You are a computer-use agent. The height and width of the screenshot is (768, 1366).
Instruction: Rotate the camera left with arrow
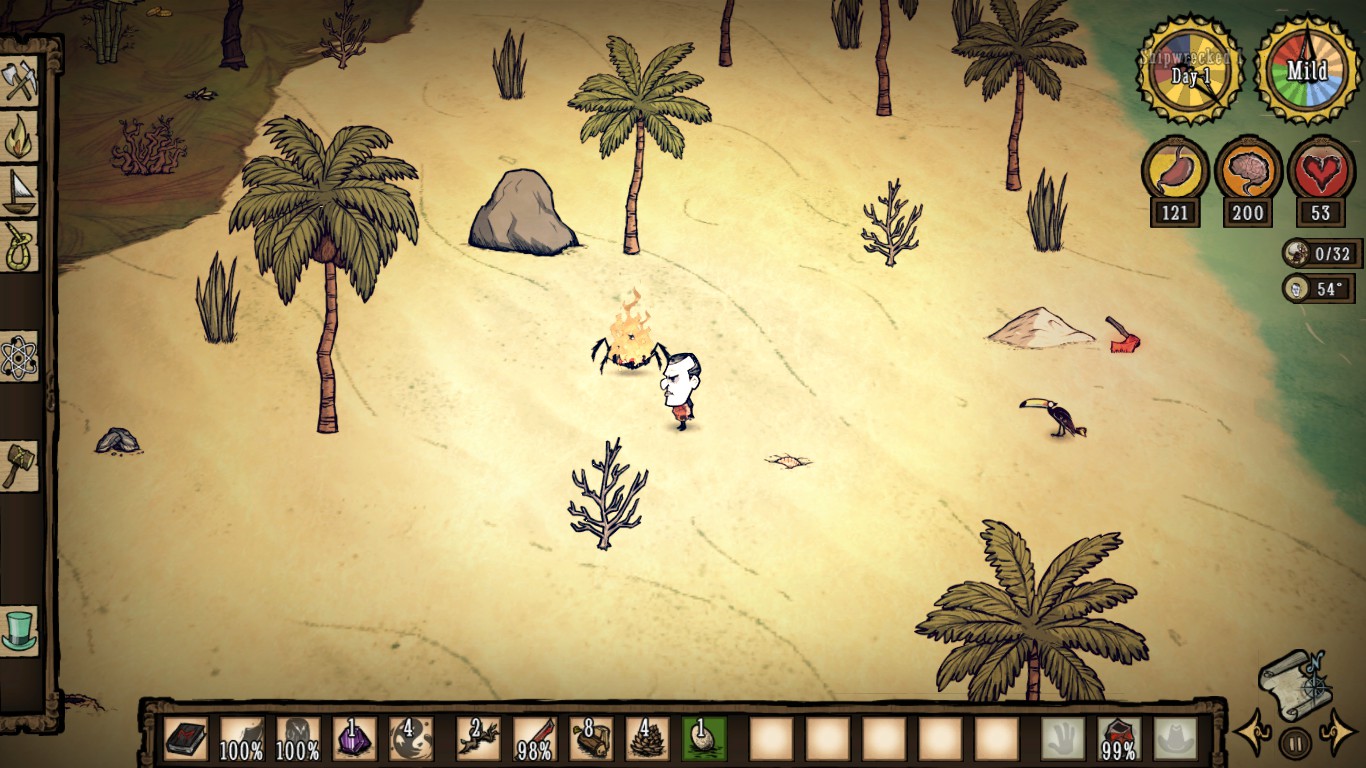pyautogui.click(x=1252, y=733)
